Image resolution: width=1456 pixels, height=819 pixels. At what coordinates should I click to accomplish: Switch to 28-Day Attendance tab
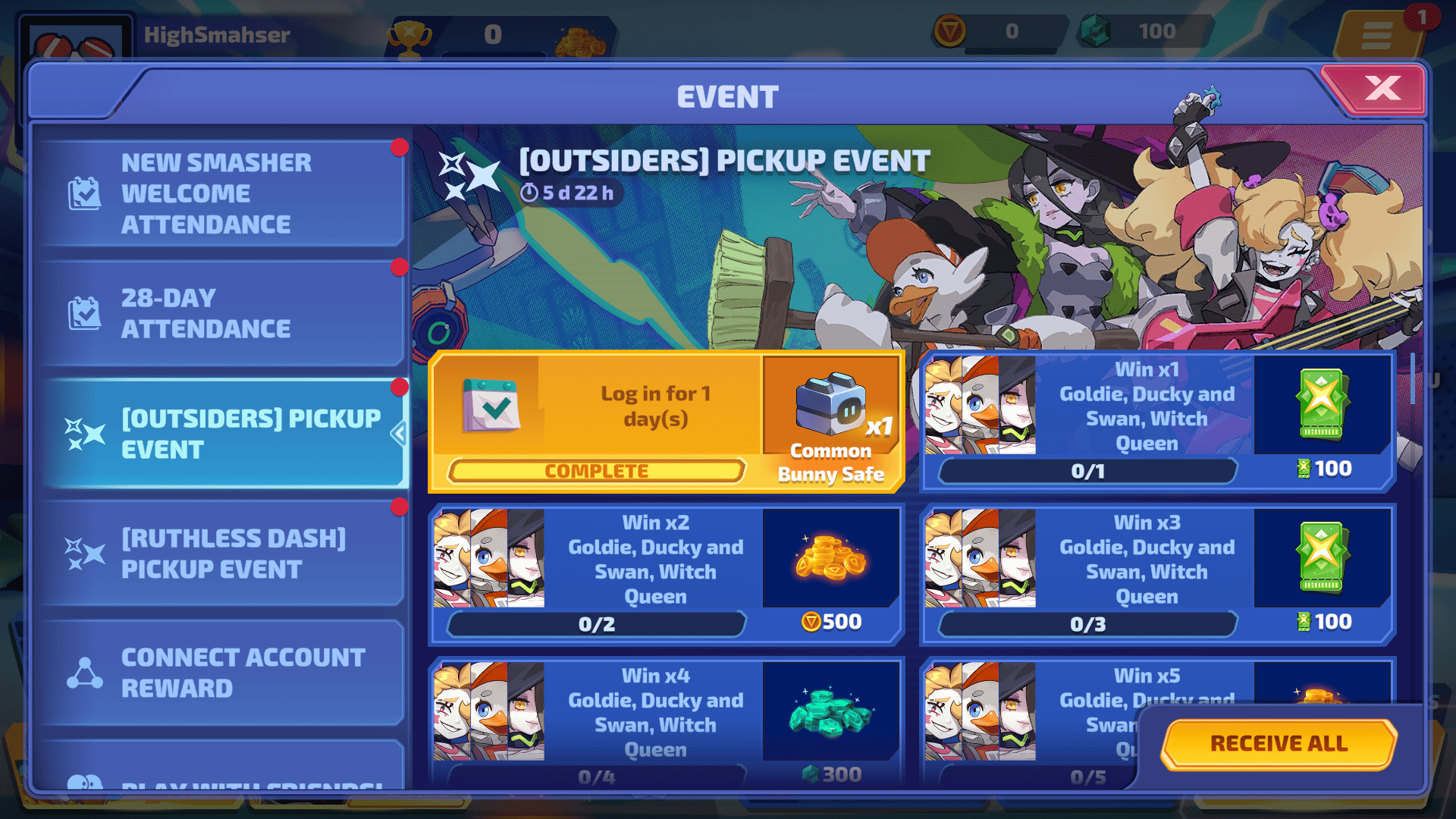220,313
